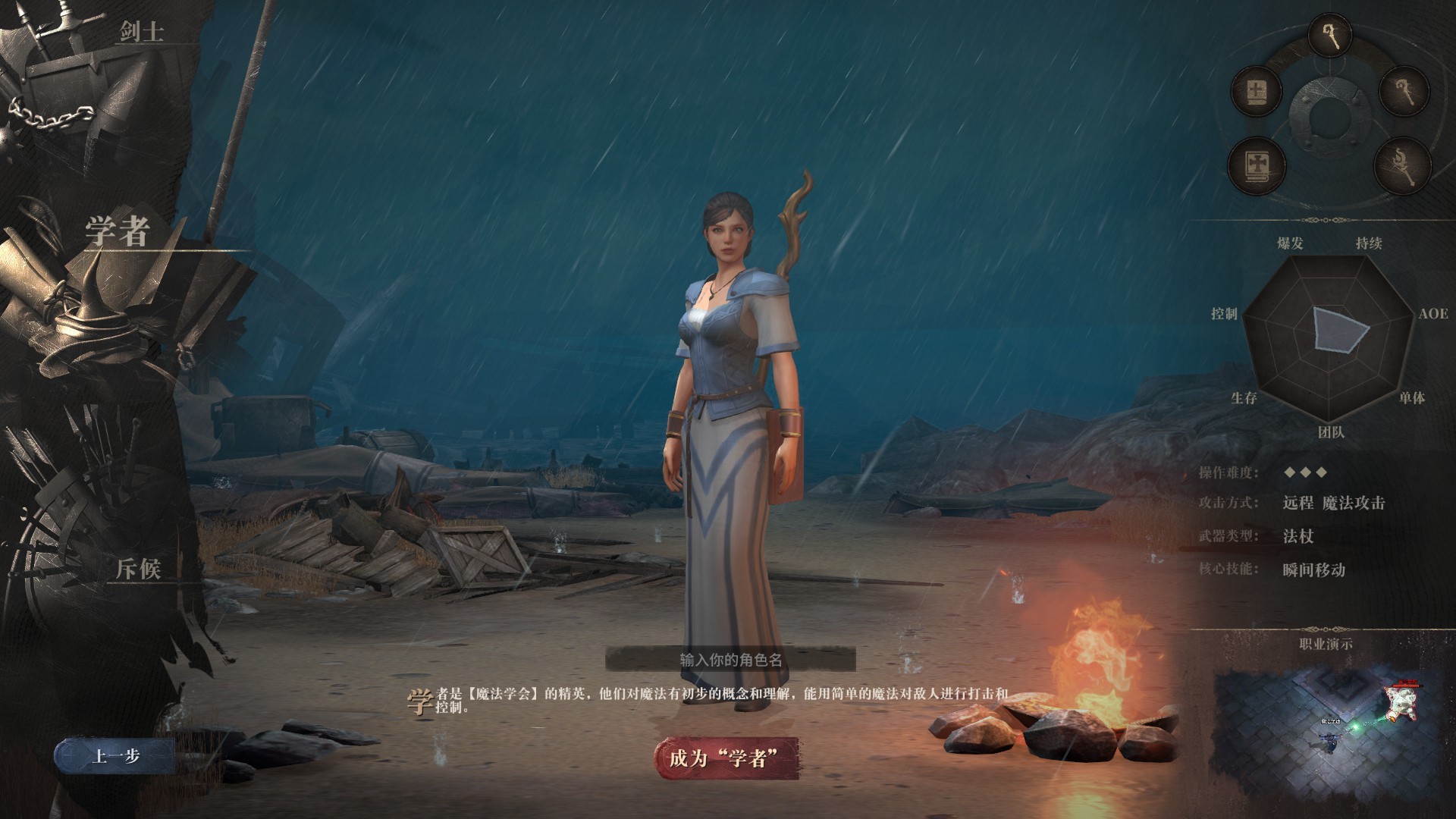Select the highlighted staff icon atop the wheel
Screen dimensions: 1456x819
[x=1331, y=36]
